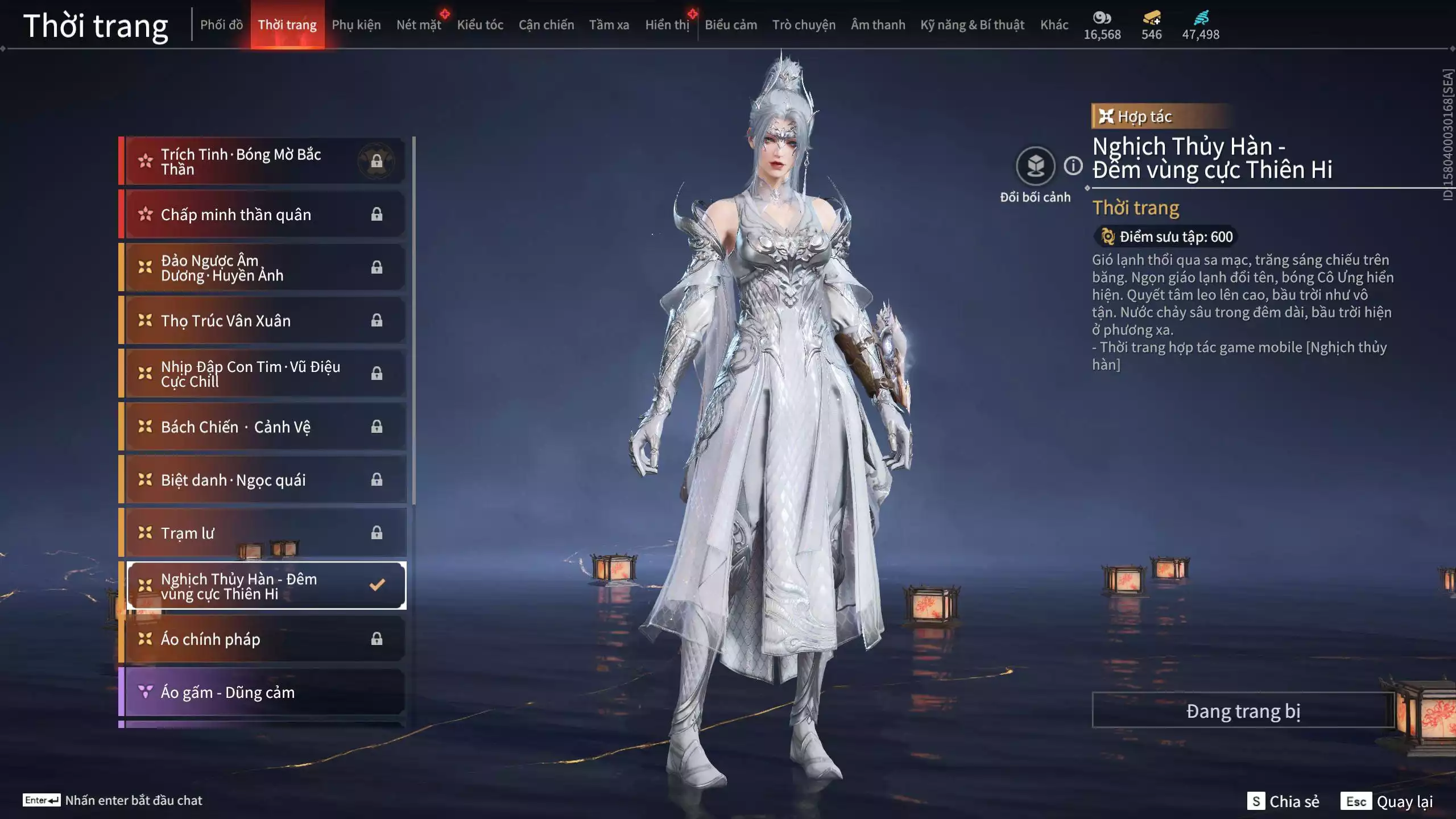Select the red flower icon beside "Chấp minh thần quân"
Screen dimensions: 1456x819
(x=146, y=214)
